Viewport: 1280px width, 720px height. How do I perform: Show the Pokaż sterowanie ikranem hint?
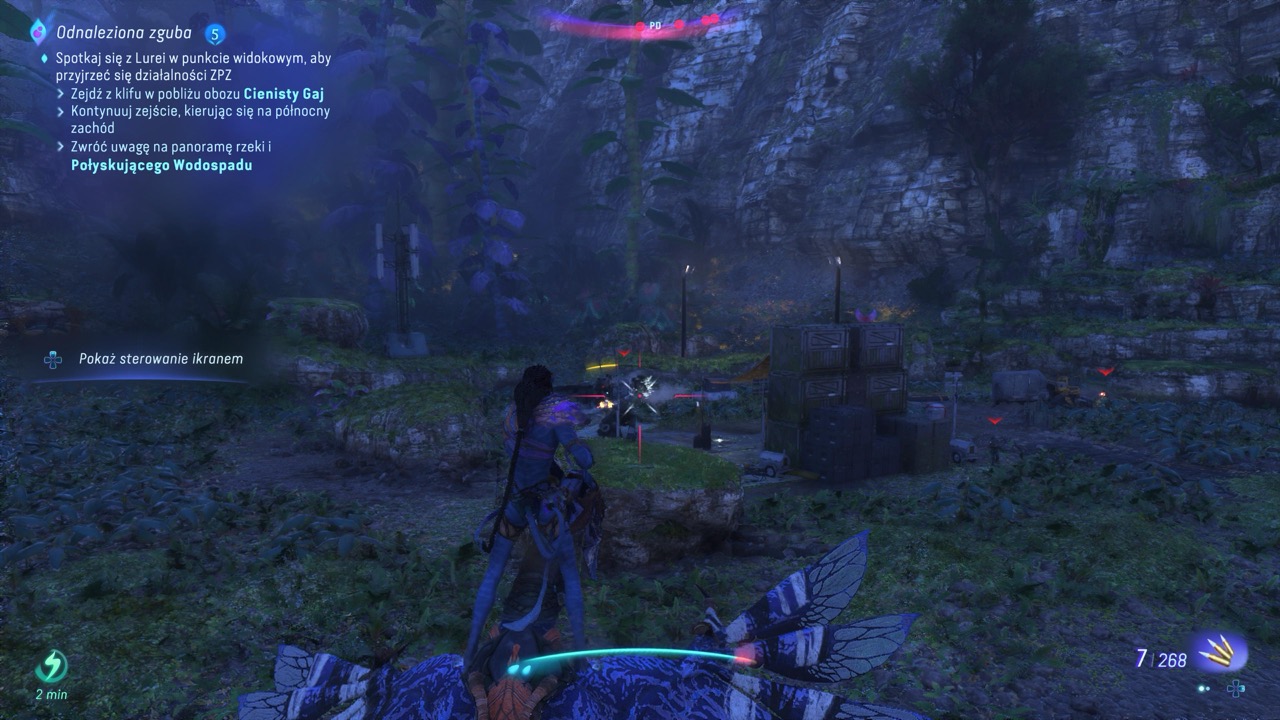(161, 358)
